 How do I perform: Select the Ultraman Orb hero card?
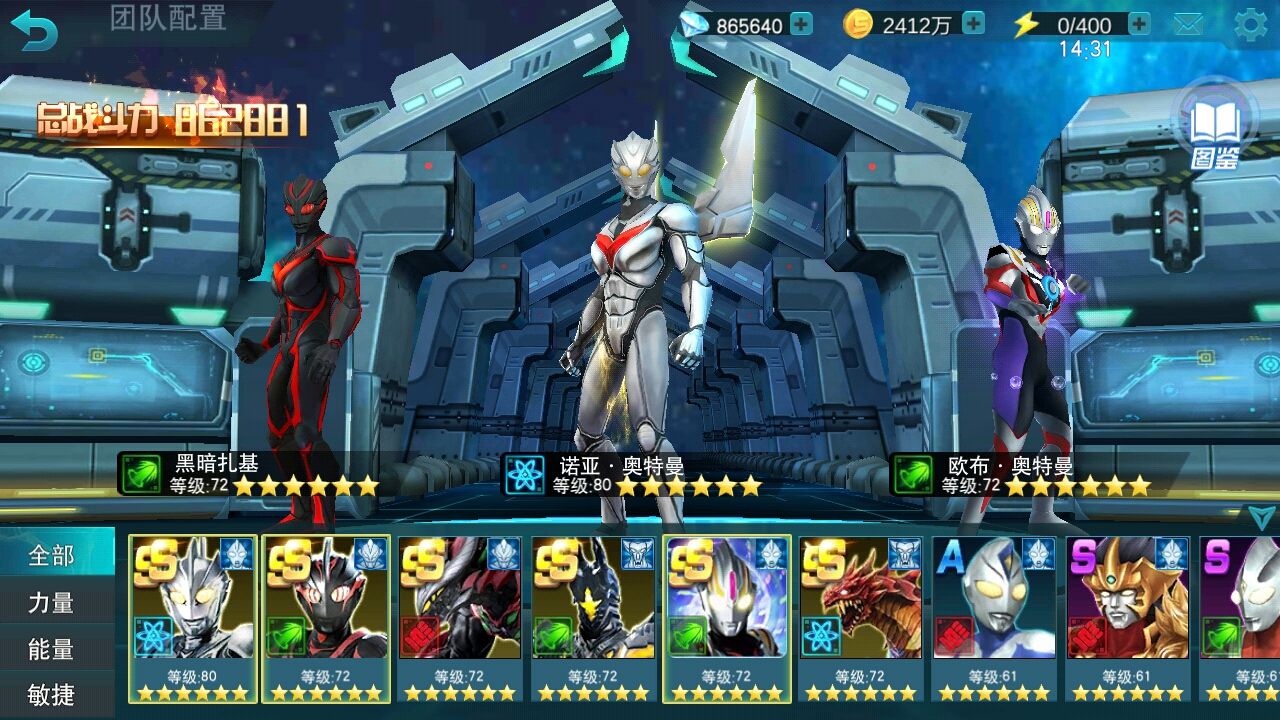727,618
